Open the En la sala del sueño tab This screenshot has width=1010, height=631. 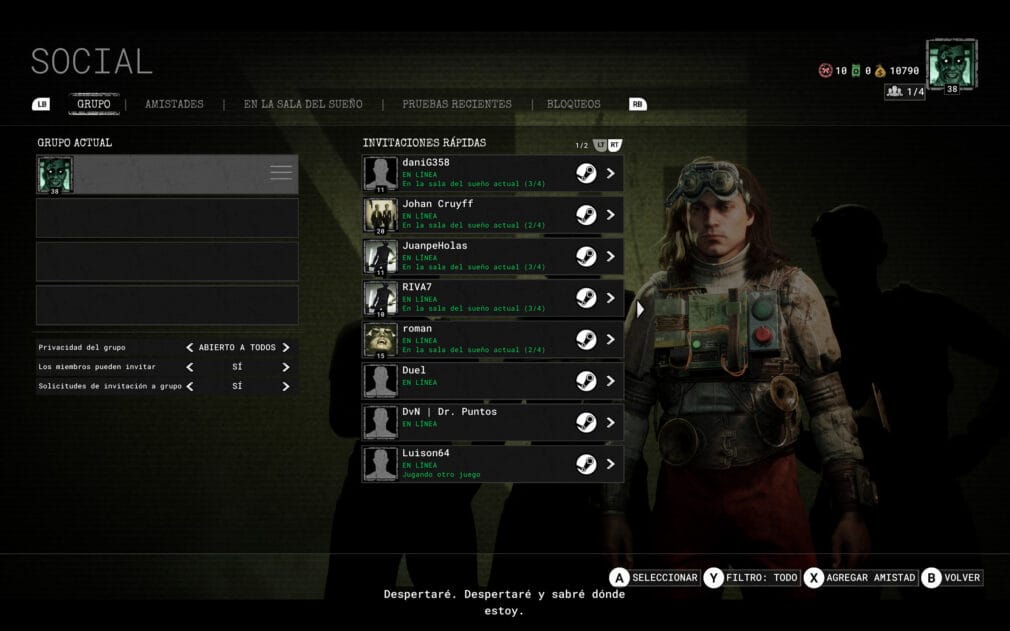pyautogui.click(x=303, y=104)
